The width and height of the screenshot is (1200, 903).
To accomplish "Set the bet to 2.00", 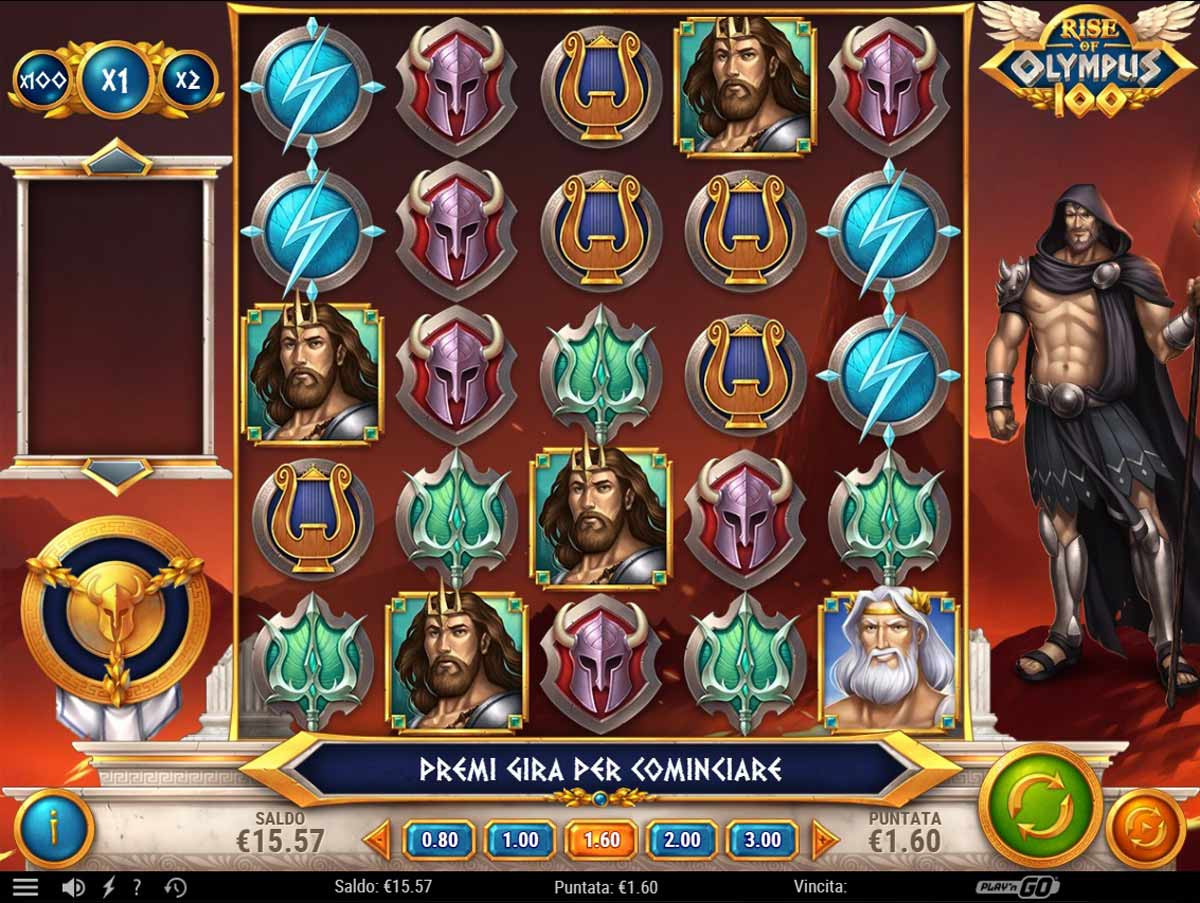I will [x=682, y=840].
